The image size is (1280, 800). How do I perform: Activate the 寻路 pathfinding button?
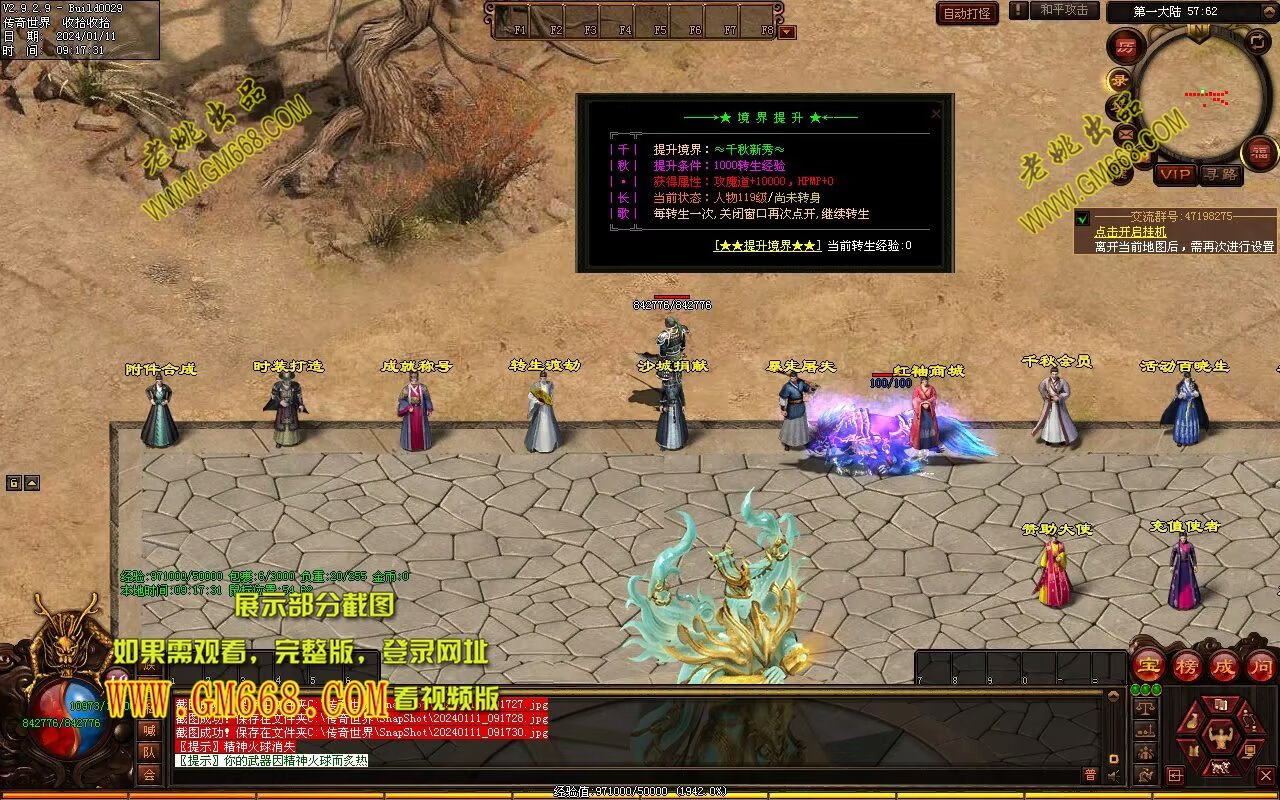click(1221, 174)
